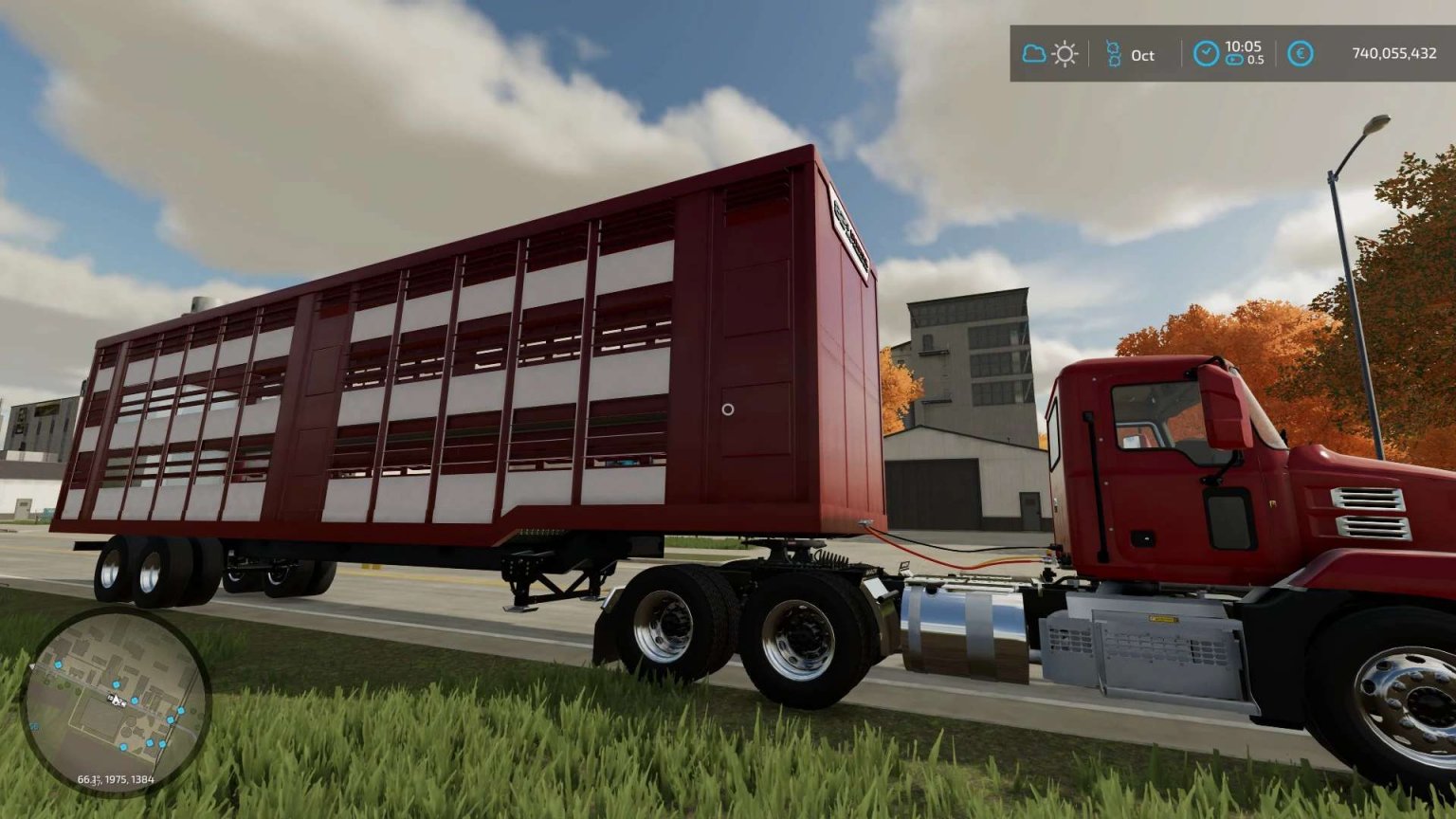Viewport: 1456px width, 819px height.
Task: Click the money total 740,055,432
Action: 1393,54
